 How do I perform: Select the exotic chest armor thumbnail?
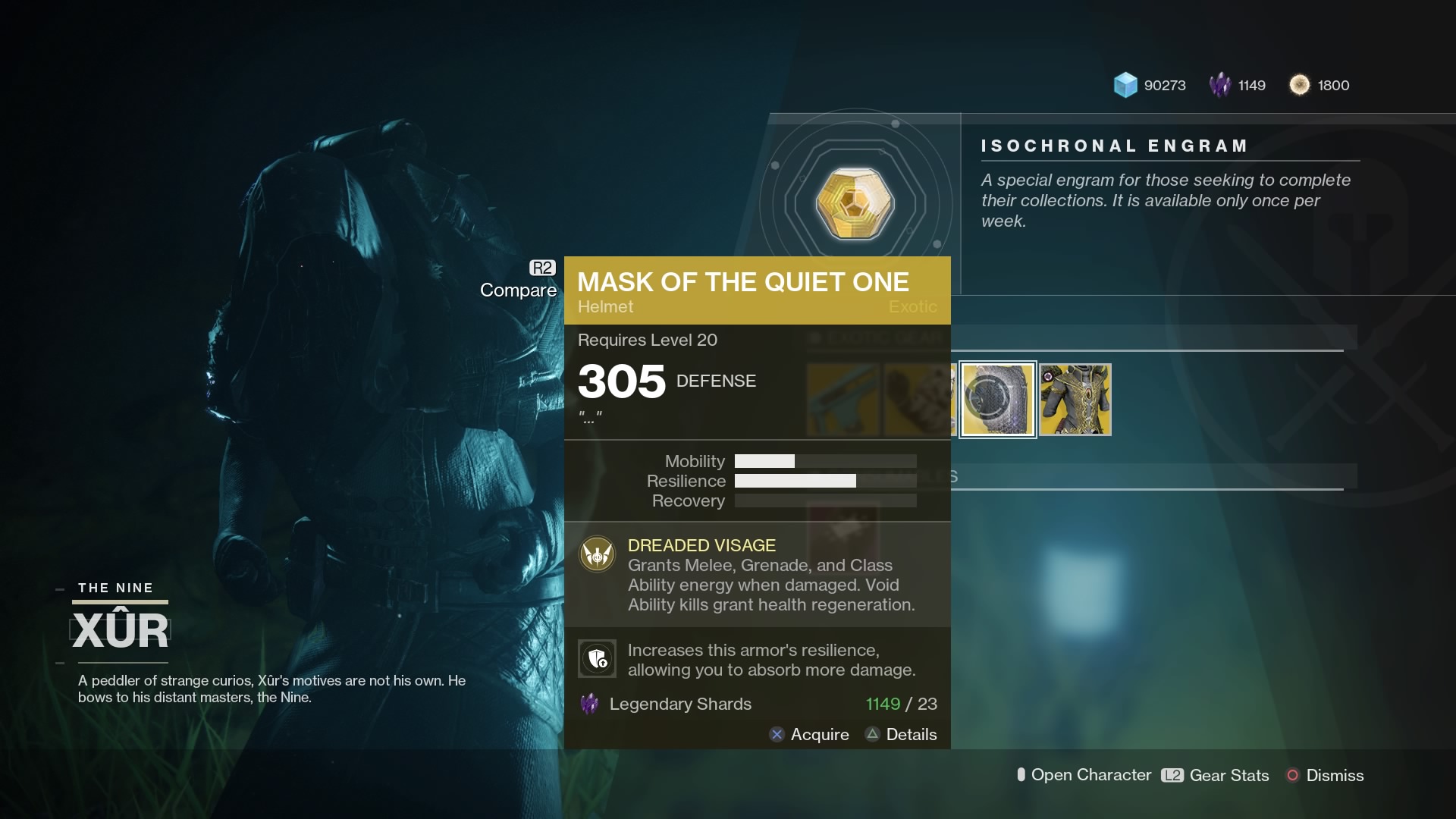[1075, 400]
